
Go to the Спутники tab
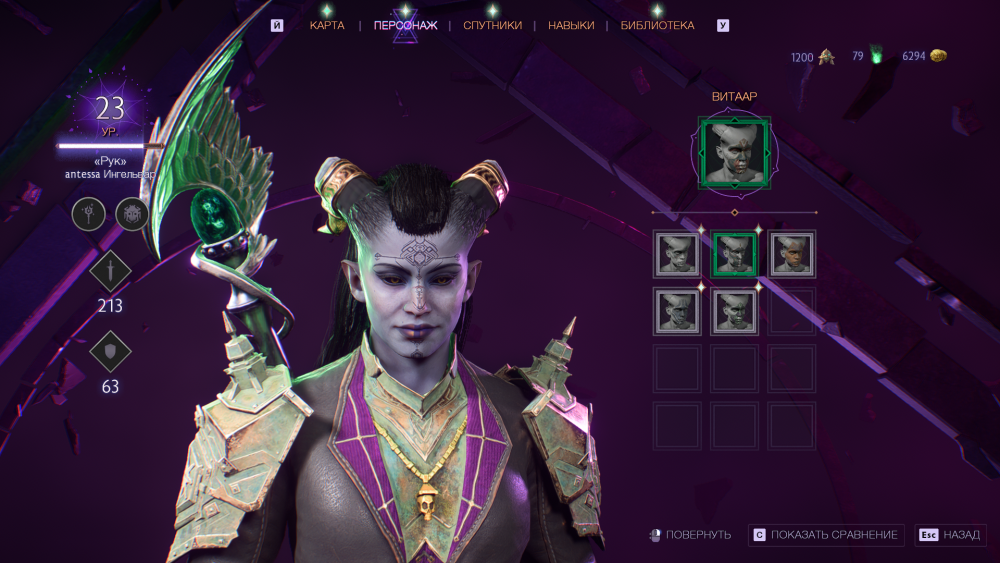[492, 25]
